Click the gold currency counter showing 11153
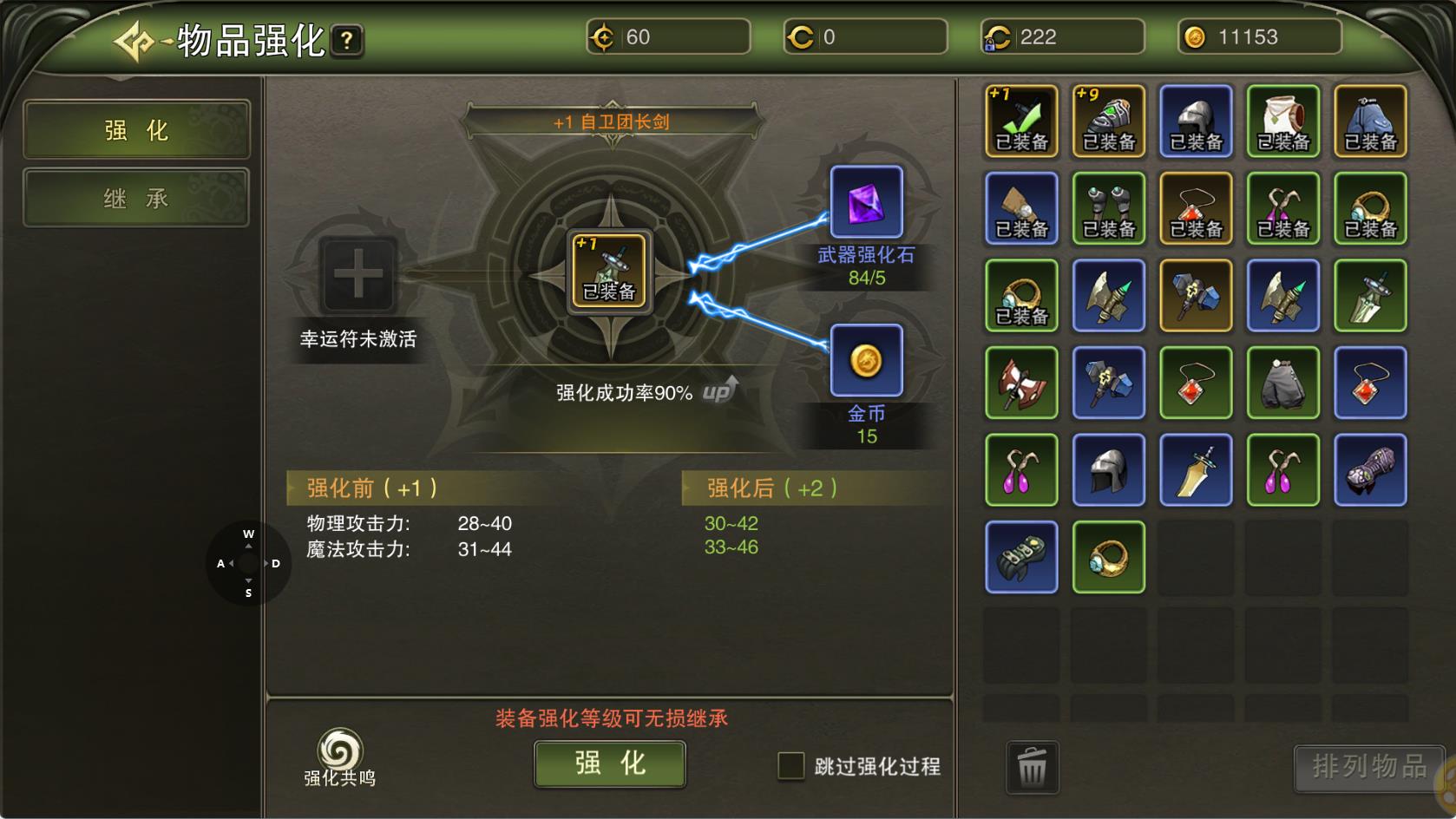1456x819 pixels. coord(1257,36)
